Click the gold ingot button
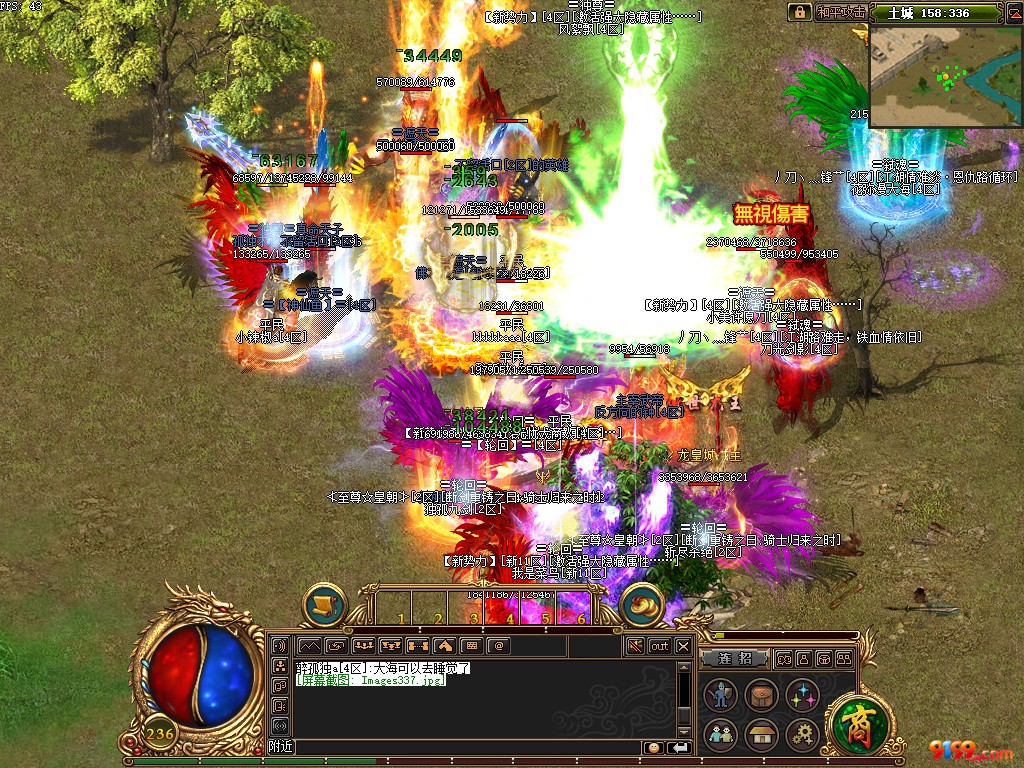 coord(641,605)
